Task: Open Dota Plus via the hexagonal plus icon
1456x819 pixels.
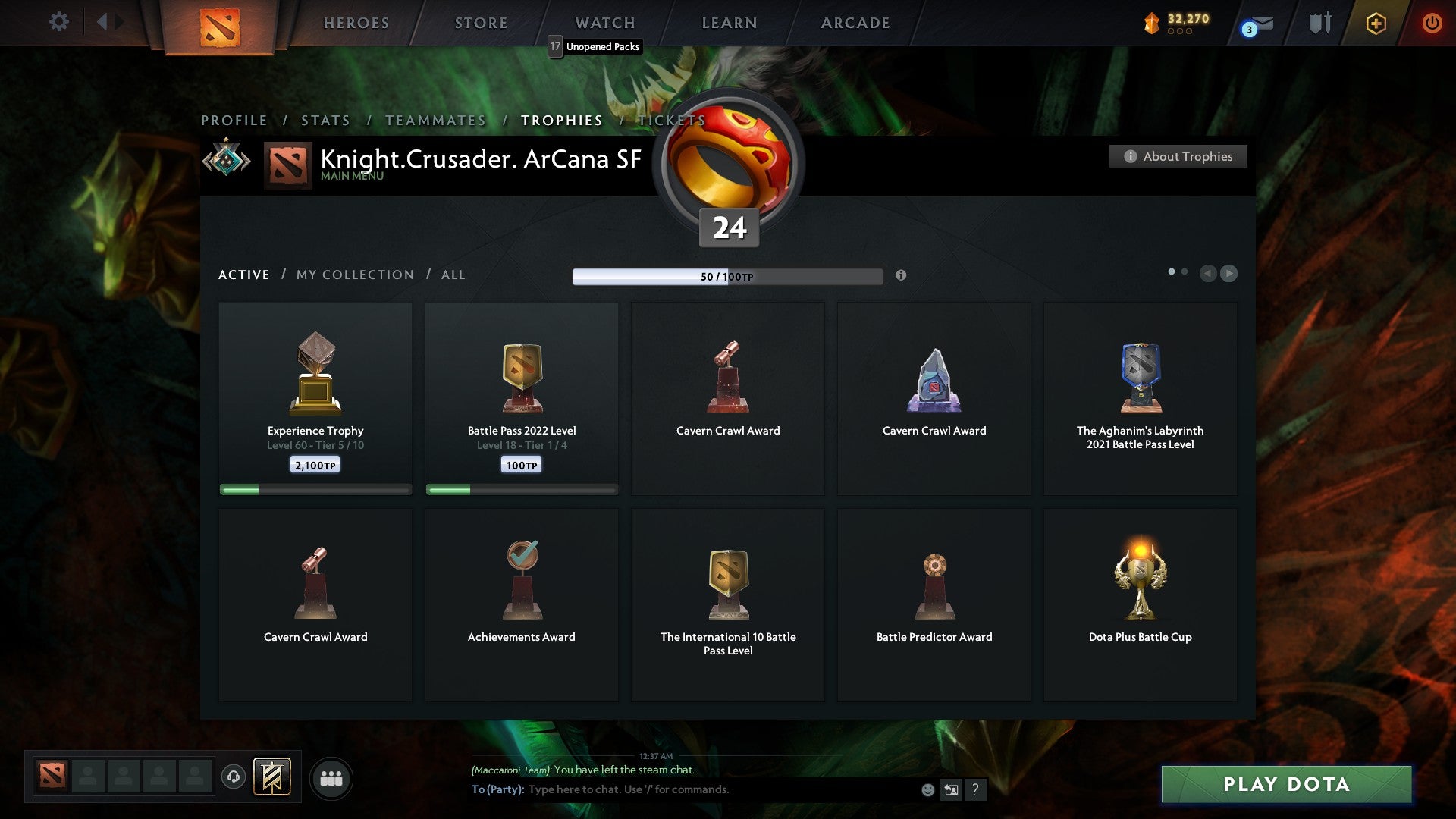Action: [1375, 23]
